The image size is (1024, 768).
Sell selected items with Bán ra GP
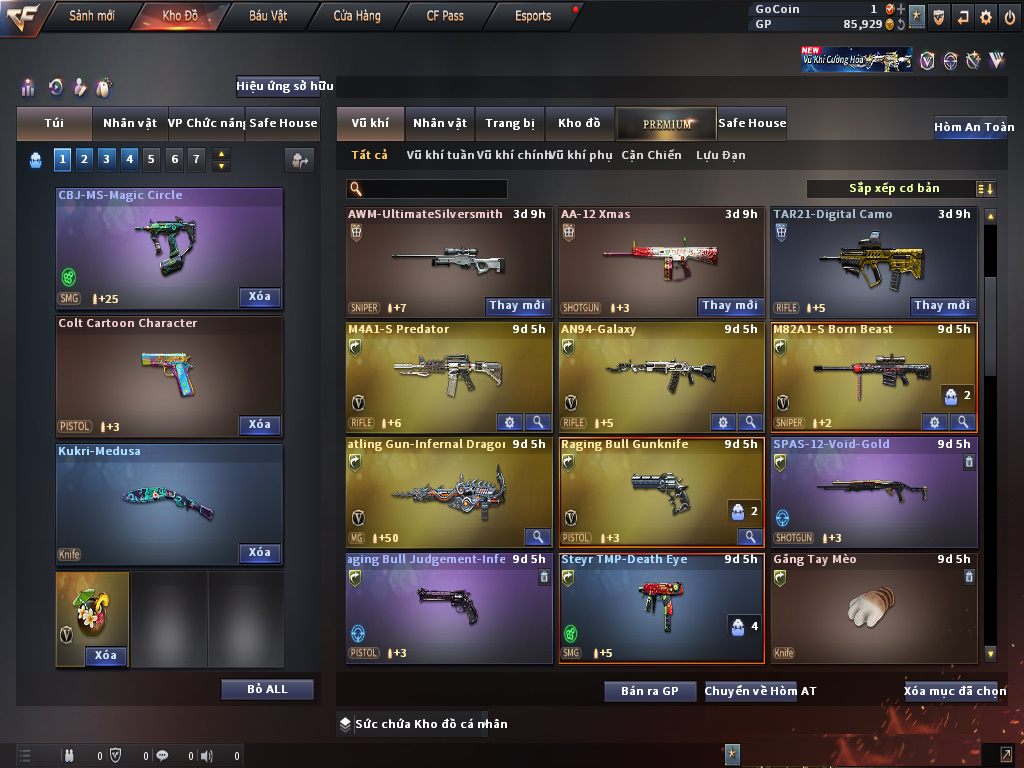pos(649,691)
